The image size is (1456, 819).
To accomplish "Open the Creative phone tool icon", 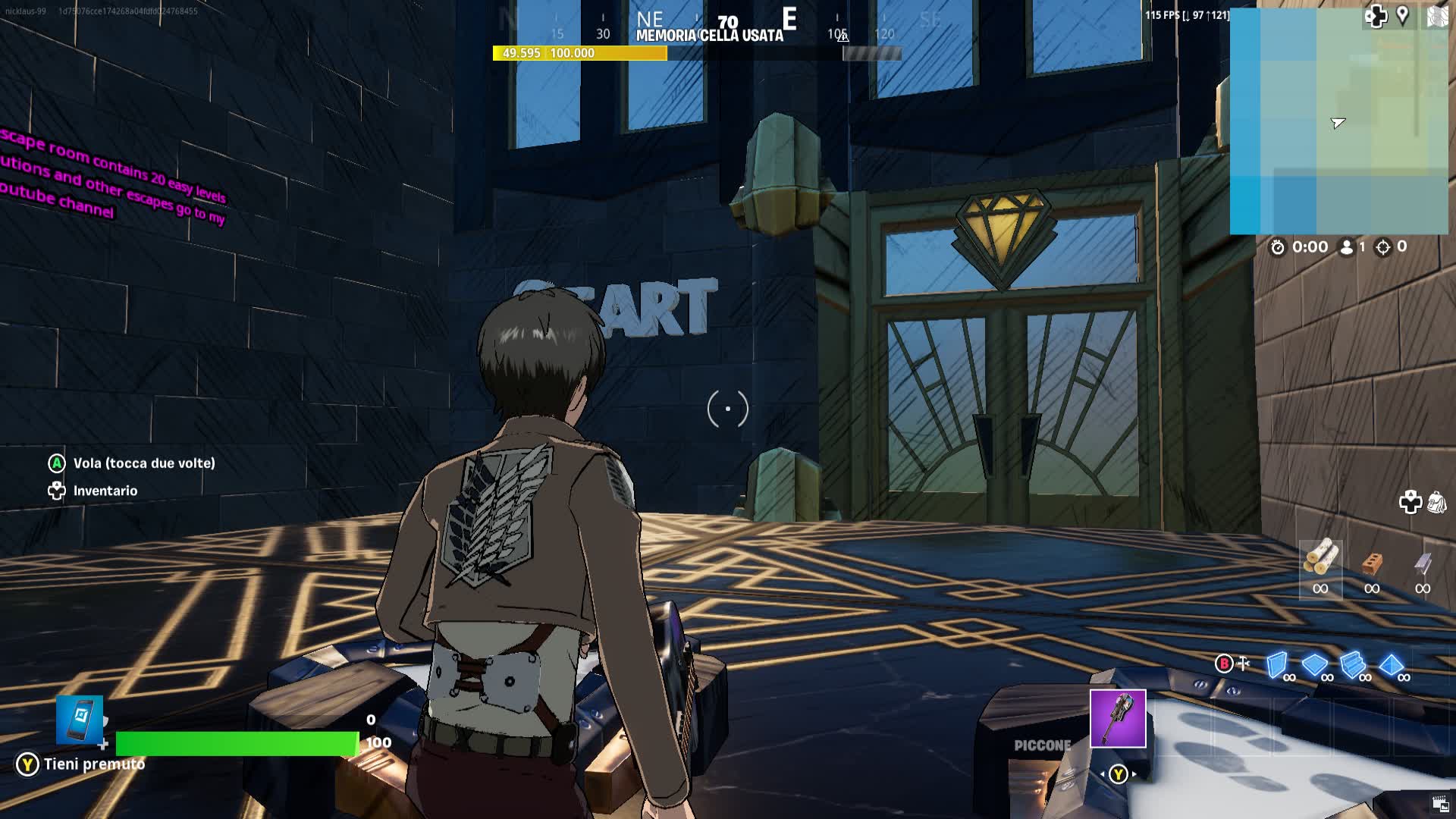I will tap(80, 719).
